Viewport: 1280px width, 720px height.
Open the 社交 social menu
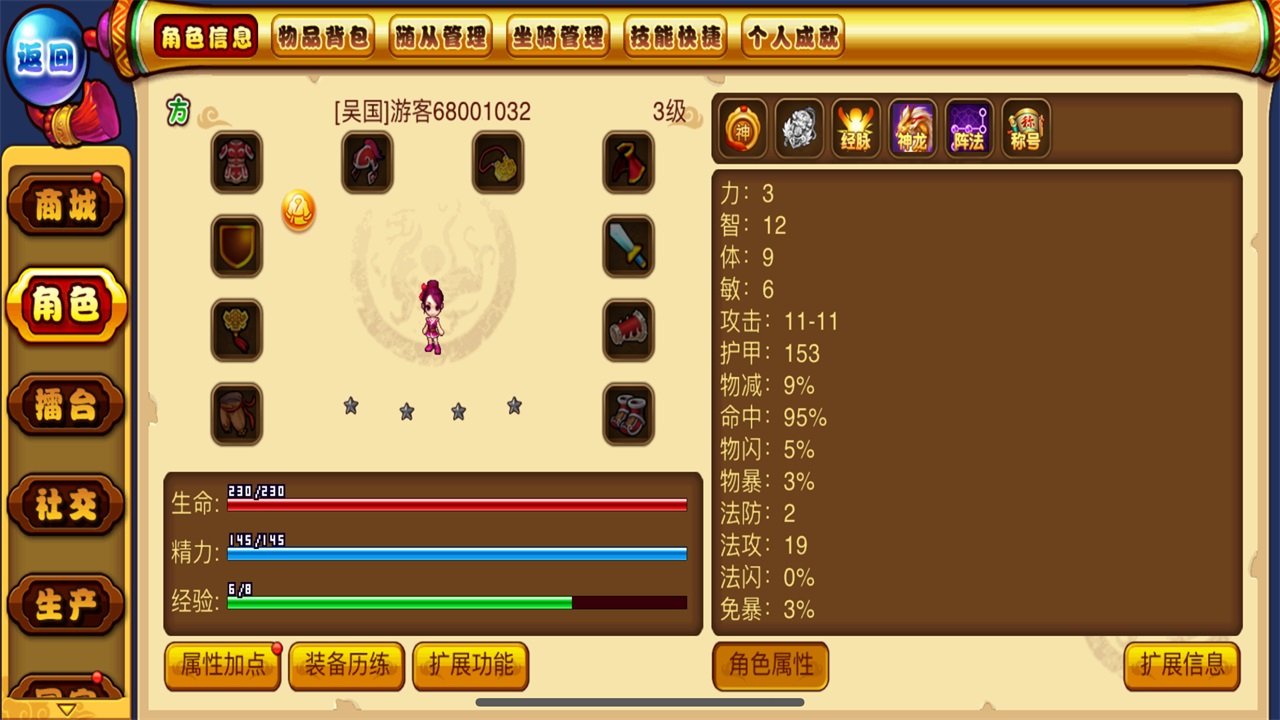point(66,505)
